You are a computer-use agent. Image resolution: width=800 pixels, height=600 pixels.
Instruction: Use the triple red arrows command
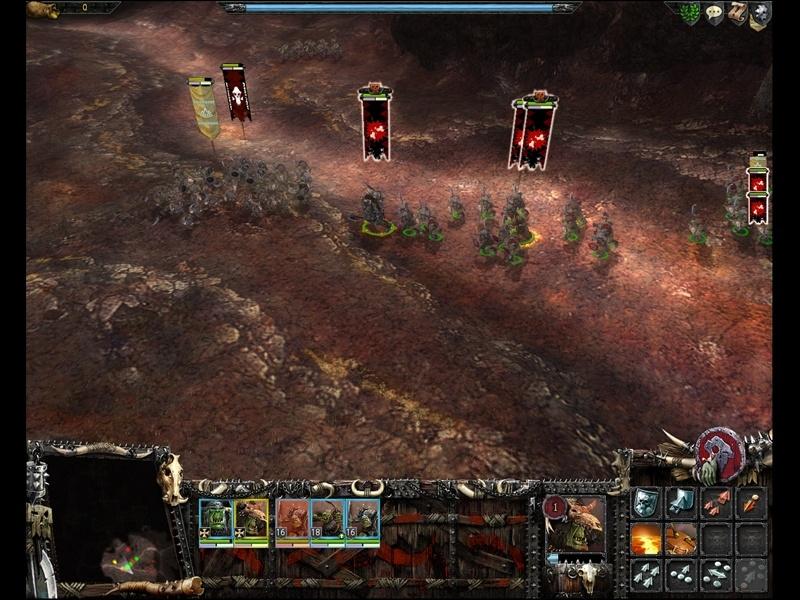tap(715, 503)
